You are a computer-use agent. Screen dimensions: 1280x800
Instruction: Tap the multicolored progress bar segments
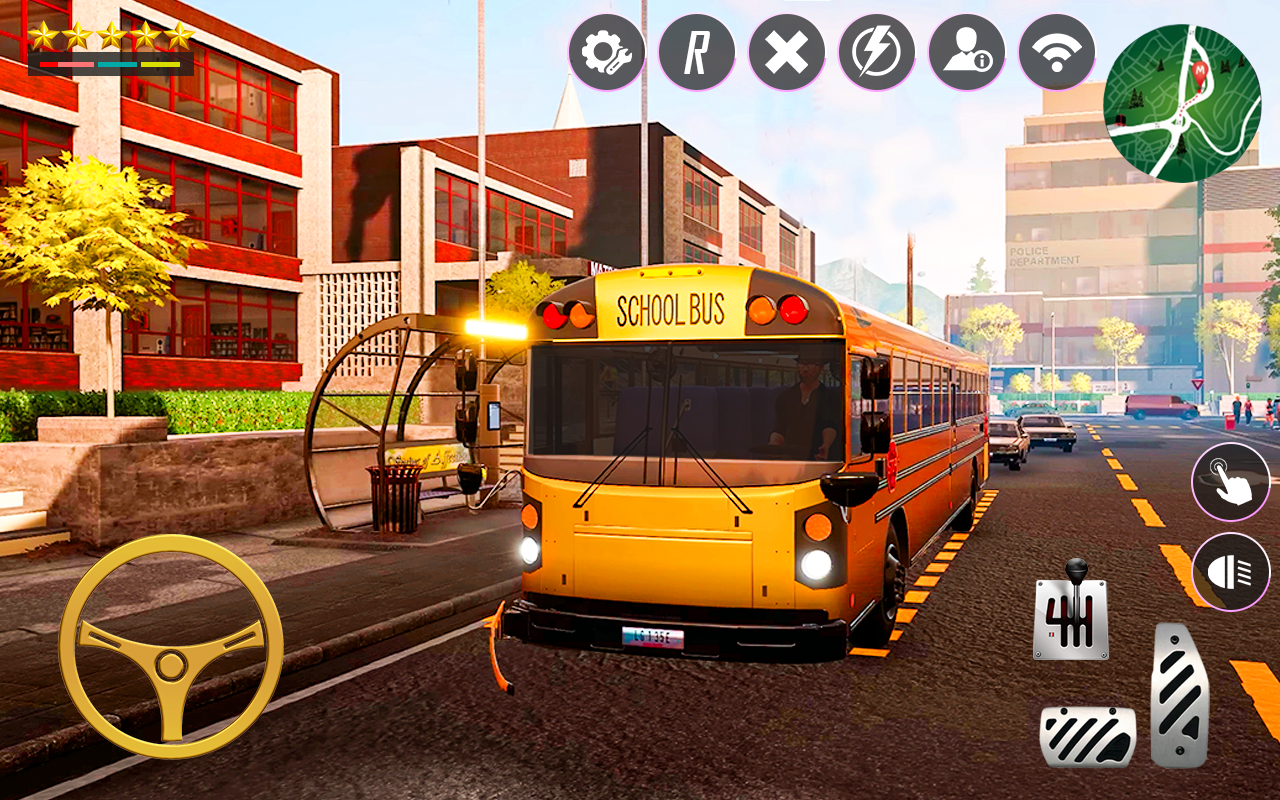[110, 64]
